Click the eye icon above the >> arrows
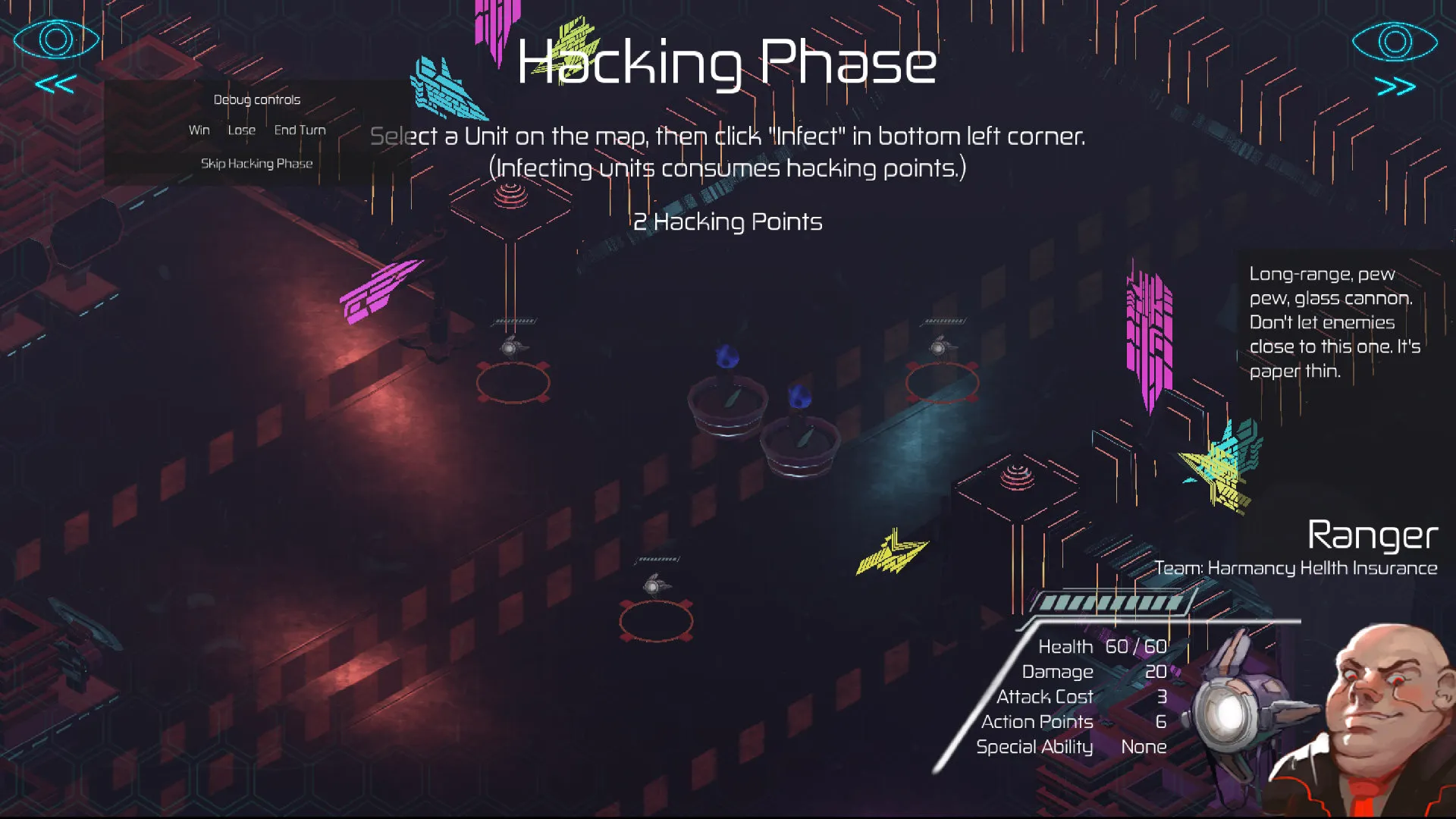The height and width of the screenshot is (819, 1456). 1395,41
